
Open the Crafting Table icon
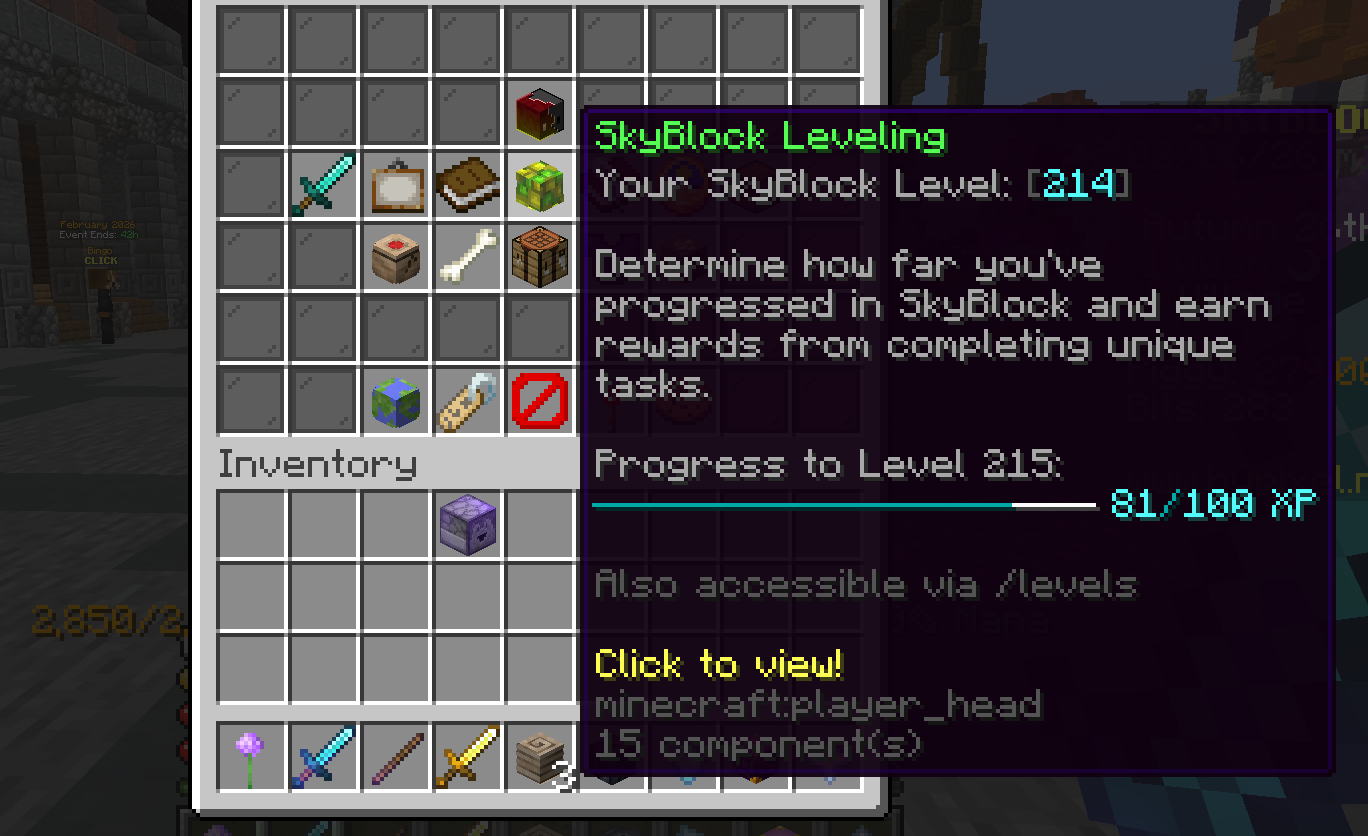[x=540, y=257]
